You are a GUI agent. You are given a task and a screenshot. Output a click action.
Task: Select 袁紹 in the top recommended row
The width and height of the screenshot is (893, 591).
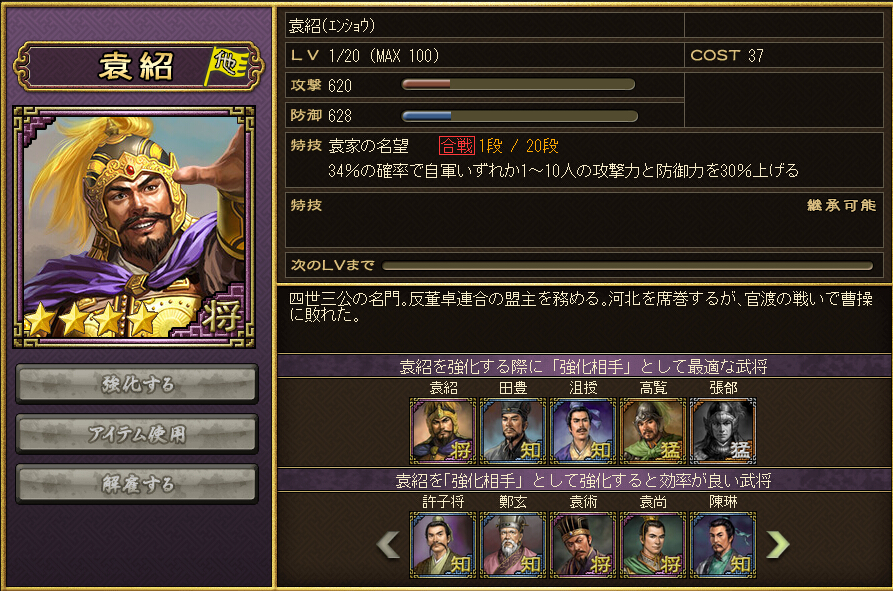443,431
